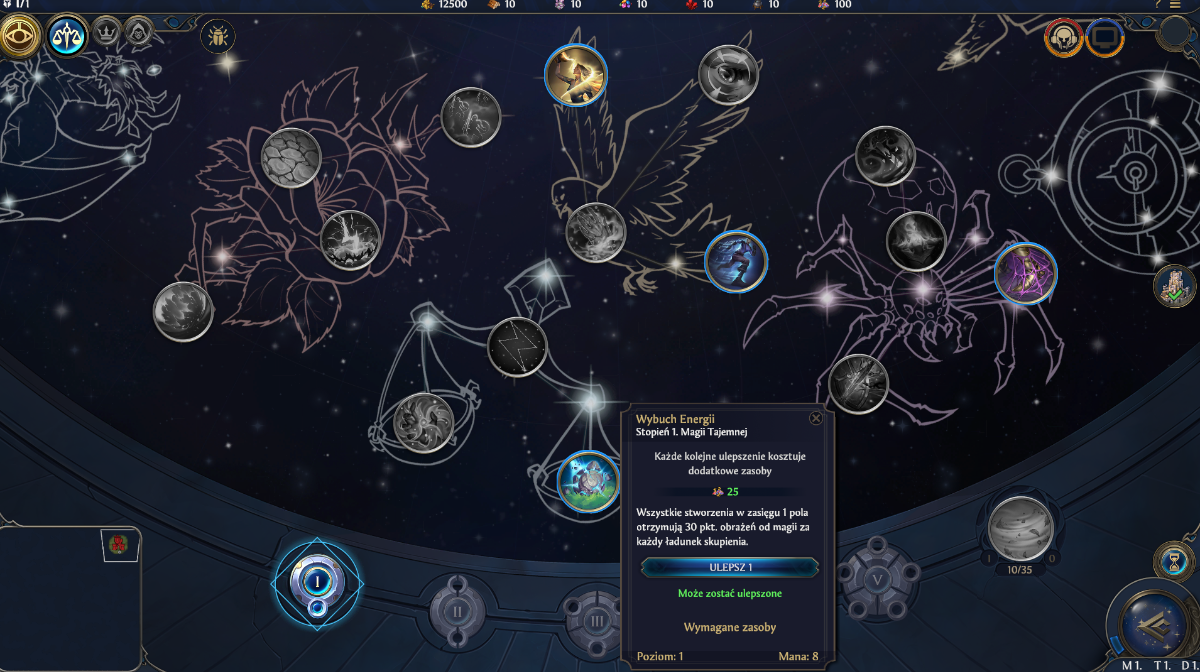Screen dimensions: 1200x672
Task: Open the hooded figure tab
Action: 139,34
